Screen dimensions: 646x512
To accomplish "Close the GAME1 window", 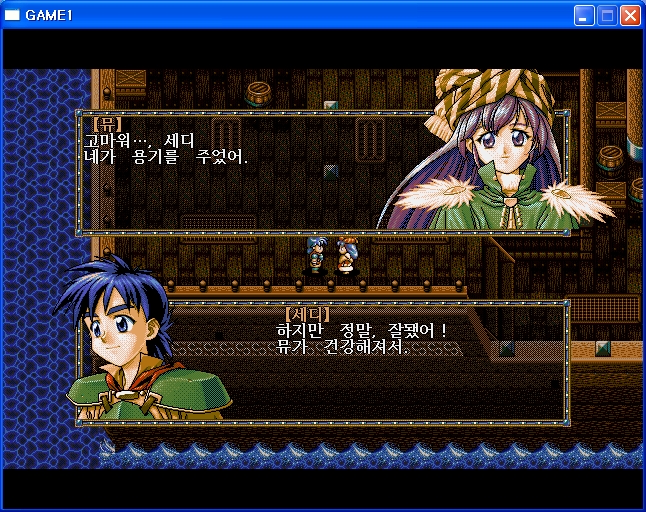I will [630, 15].
